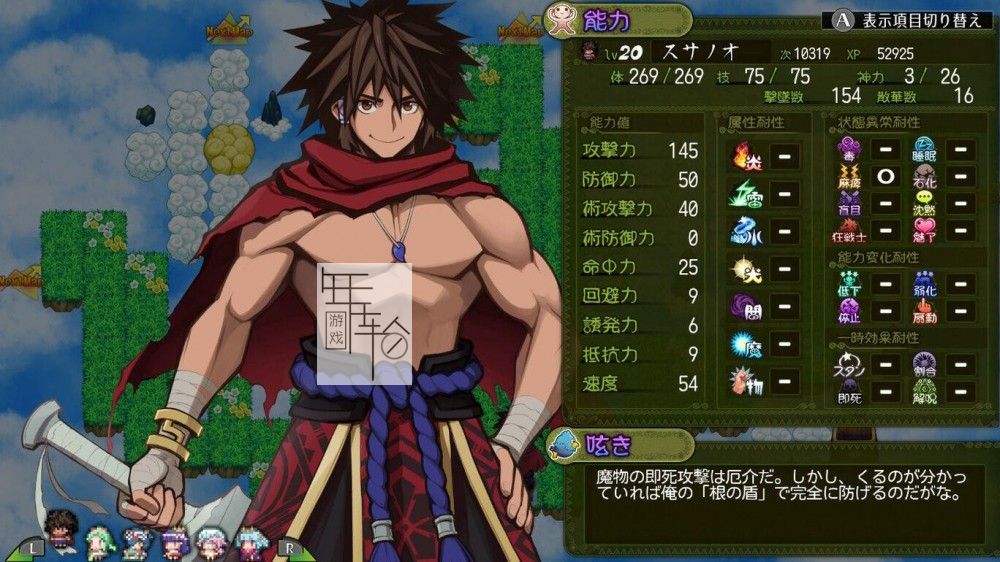Switch to the purple-hatted party member sprite
The height and width of the screenshot is (562, 1000).
click(176, 541)
